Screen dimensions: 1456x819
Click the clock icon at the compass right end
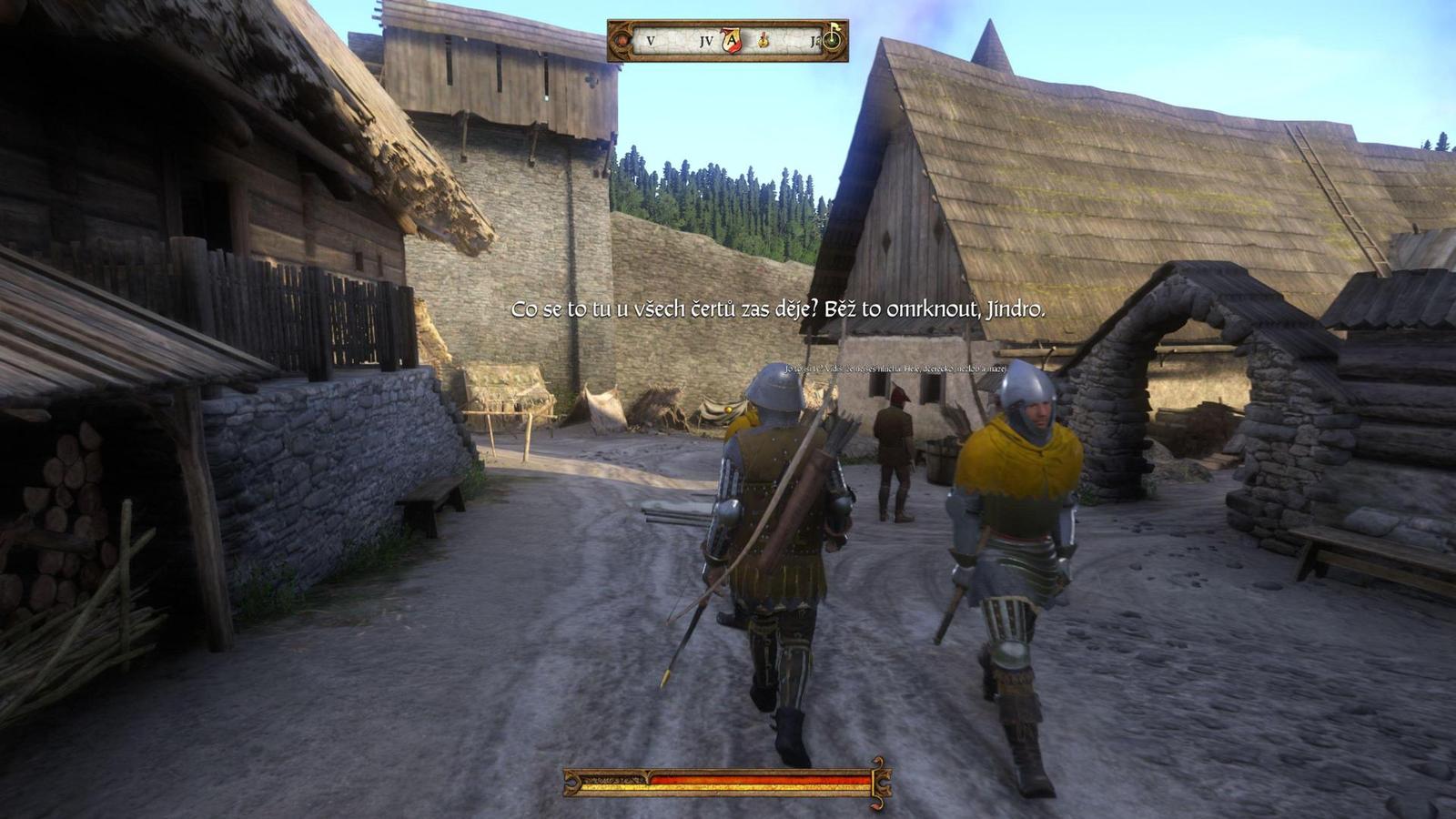click(x=834, y=40)
